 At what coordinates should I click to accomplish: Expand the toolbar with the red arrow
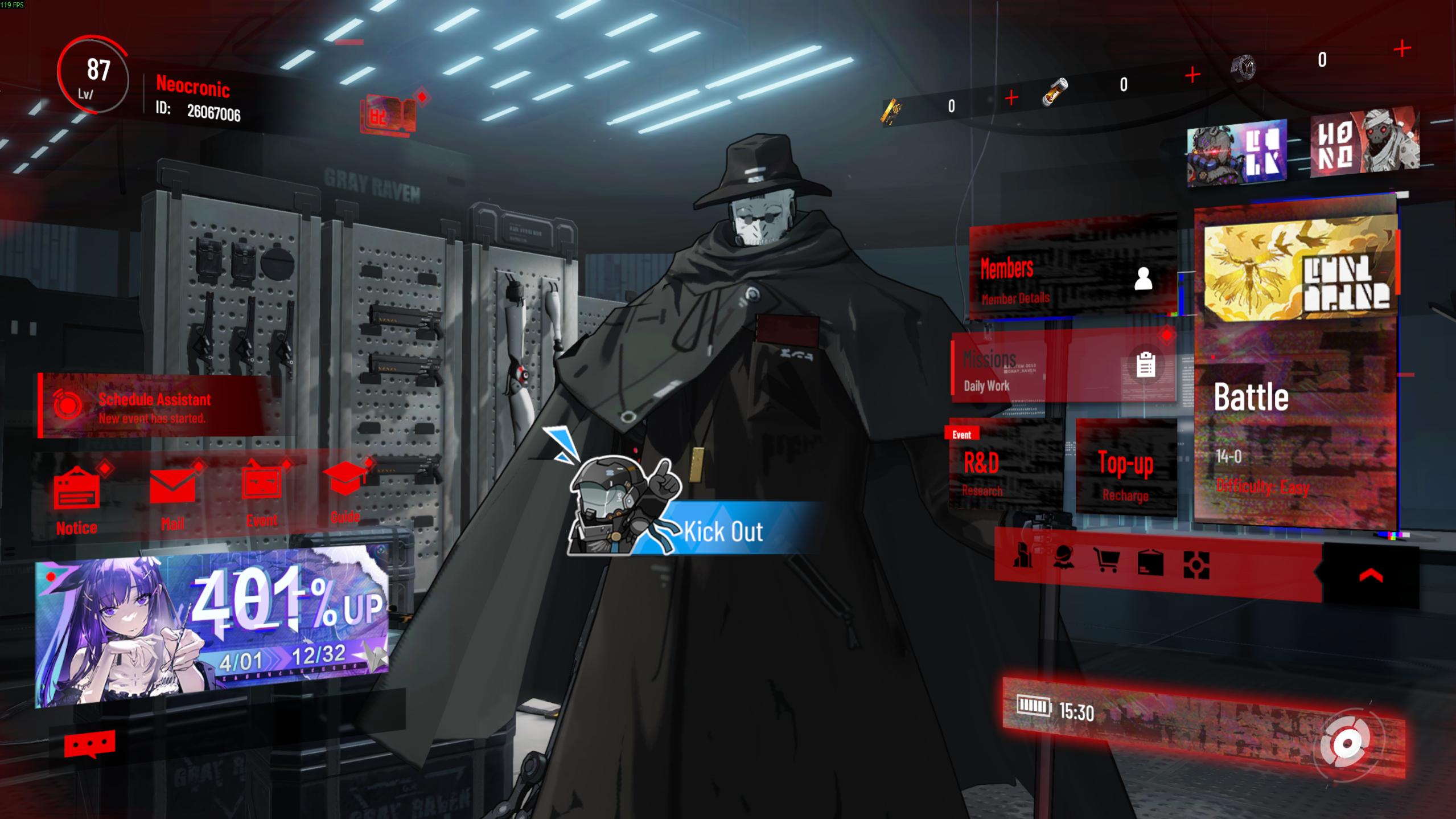(x=1371, y=575)
